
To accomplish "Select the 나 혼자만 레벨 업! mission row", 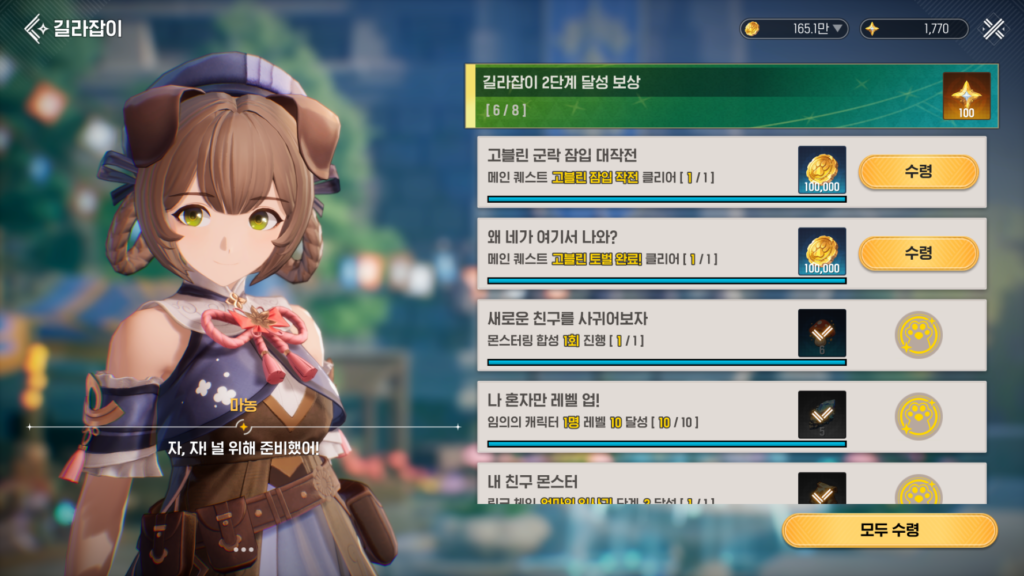I will coord(640,415).
